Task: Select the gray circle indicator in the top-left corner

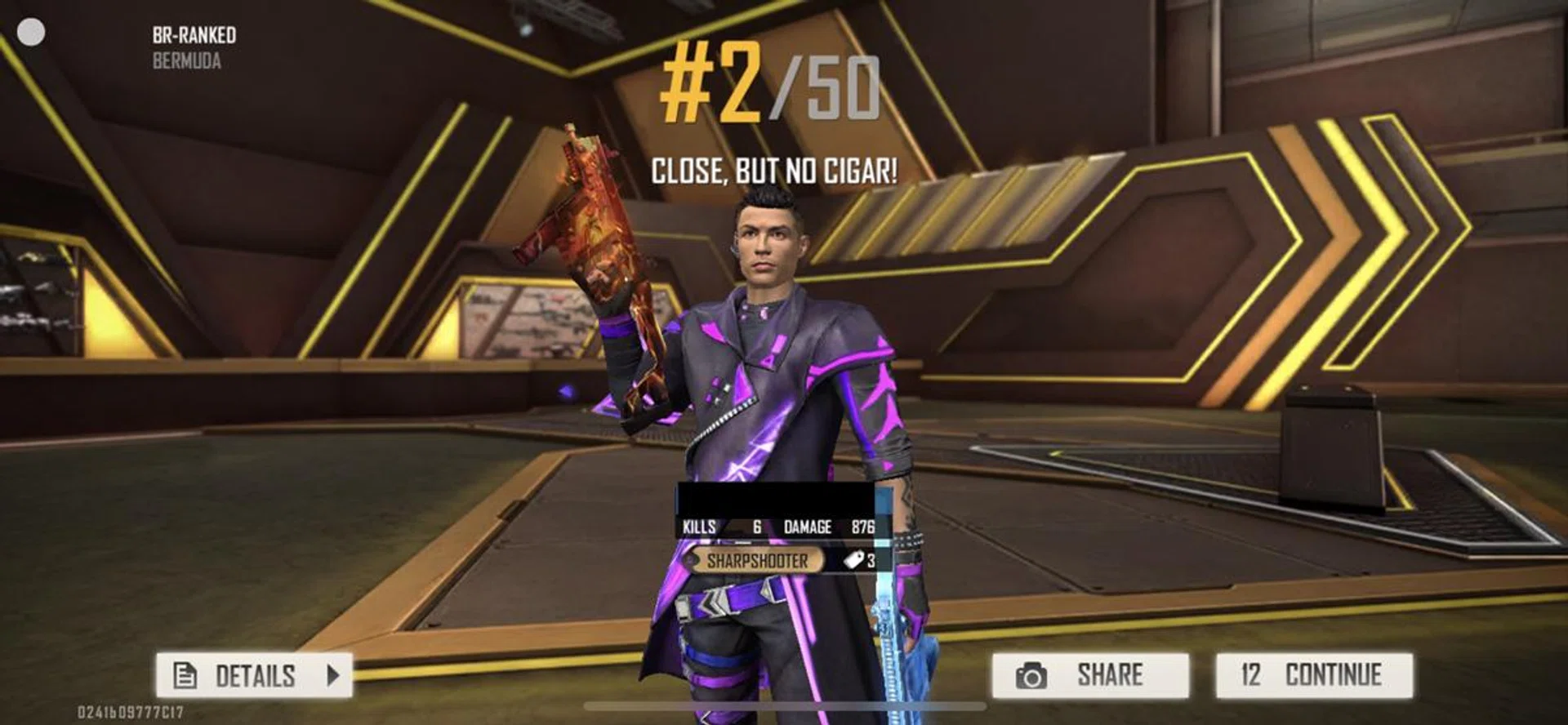Action: click(31, 33)
